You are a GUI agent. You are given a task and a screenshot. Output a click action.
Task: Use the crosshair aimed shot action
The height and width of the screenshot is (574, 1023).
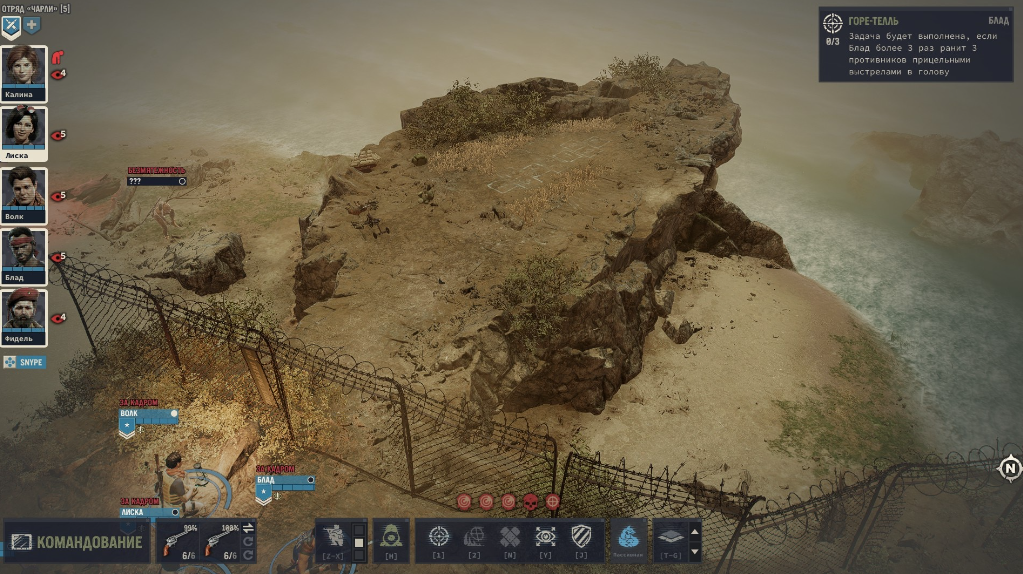(x=439, y=537)
